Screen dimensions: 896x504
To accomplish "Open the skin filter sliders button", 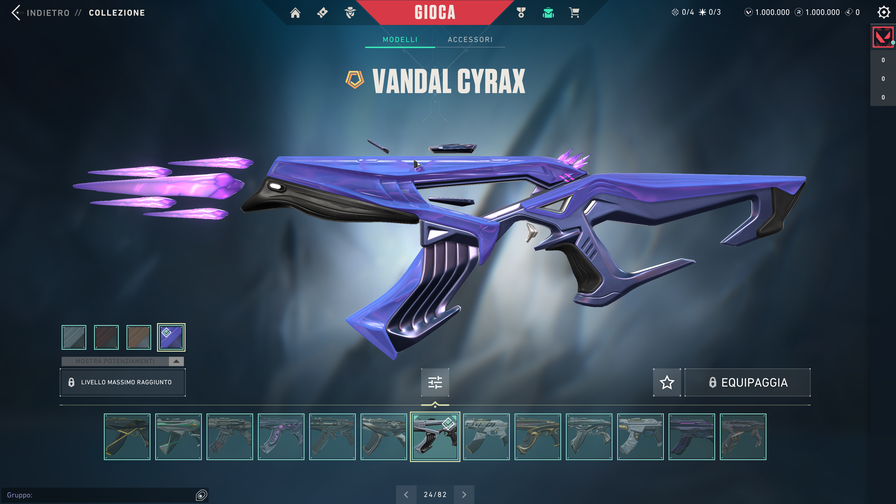I will coord(435,382).
